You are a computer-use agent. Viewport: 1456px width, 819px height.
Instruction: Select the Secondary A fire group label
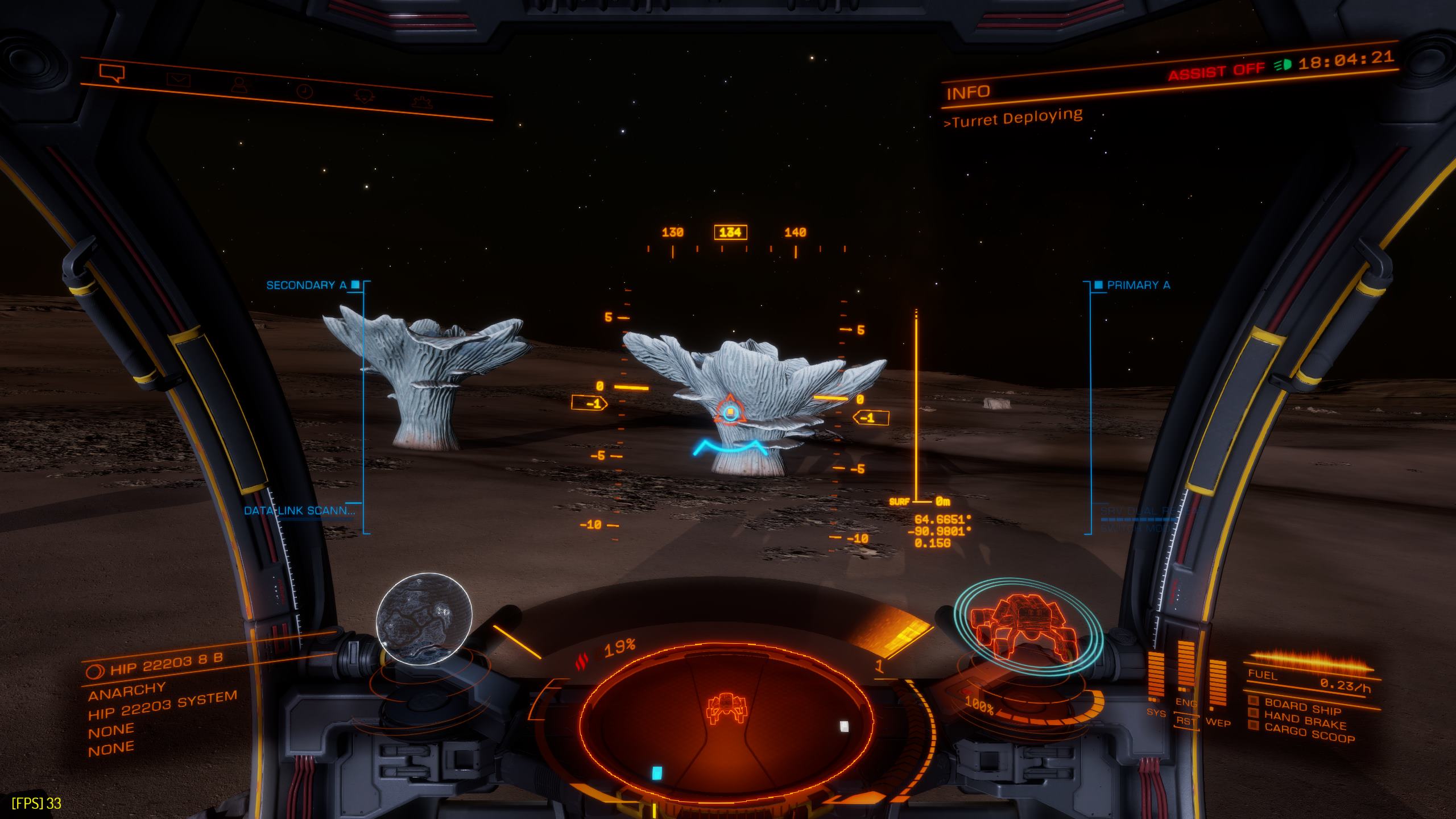click(306, 285)
